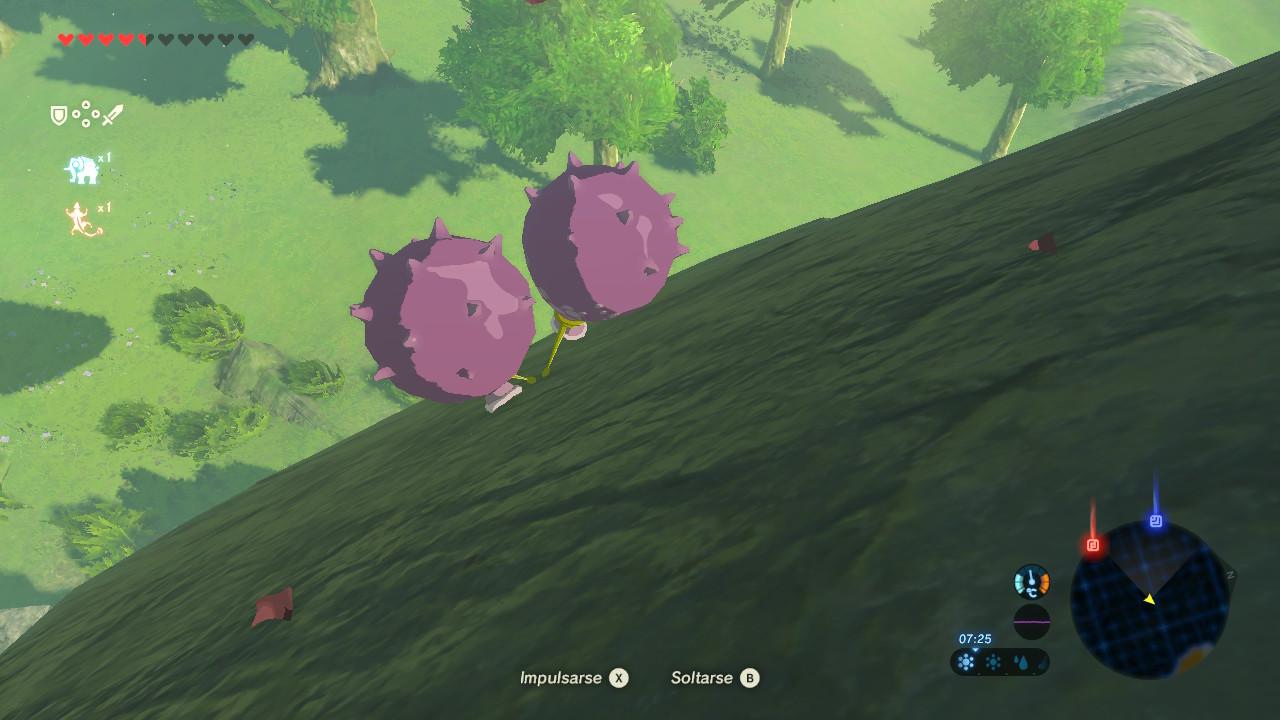Select the blue shrine marker on minimap
1280x720 pixels.
[1156, 521]
